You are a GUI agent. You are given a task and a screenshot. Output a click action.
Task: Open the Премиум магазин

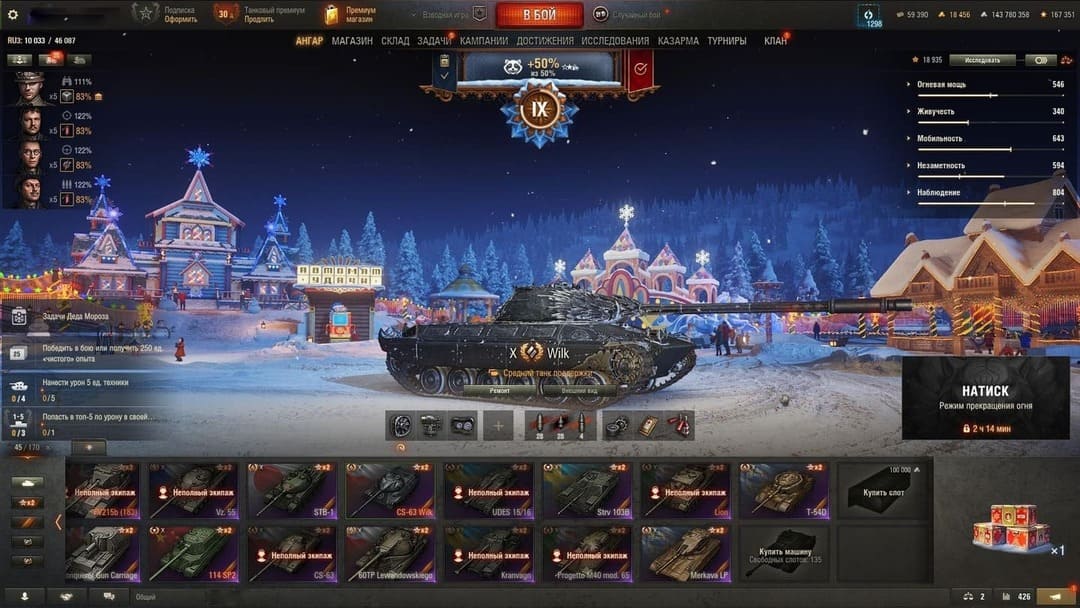349,14
